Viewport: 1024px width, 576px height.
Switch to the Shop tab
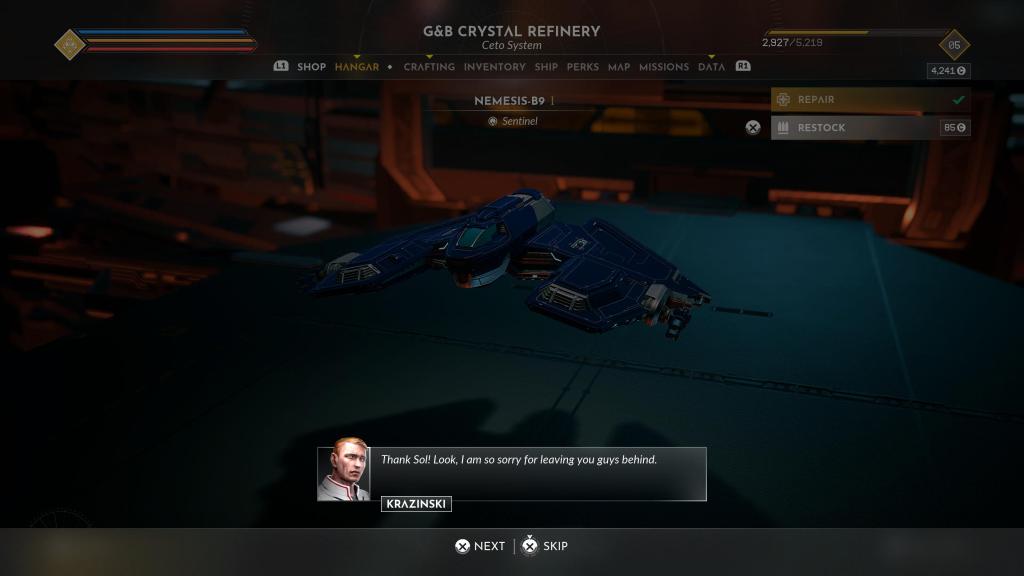tap(311, 67)
